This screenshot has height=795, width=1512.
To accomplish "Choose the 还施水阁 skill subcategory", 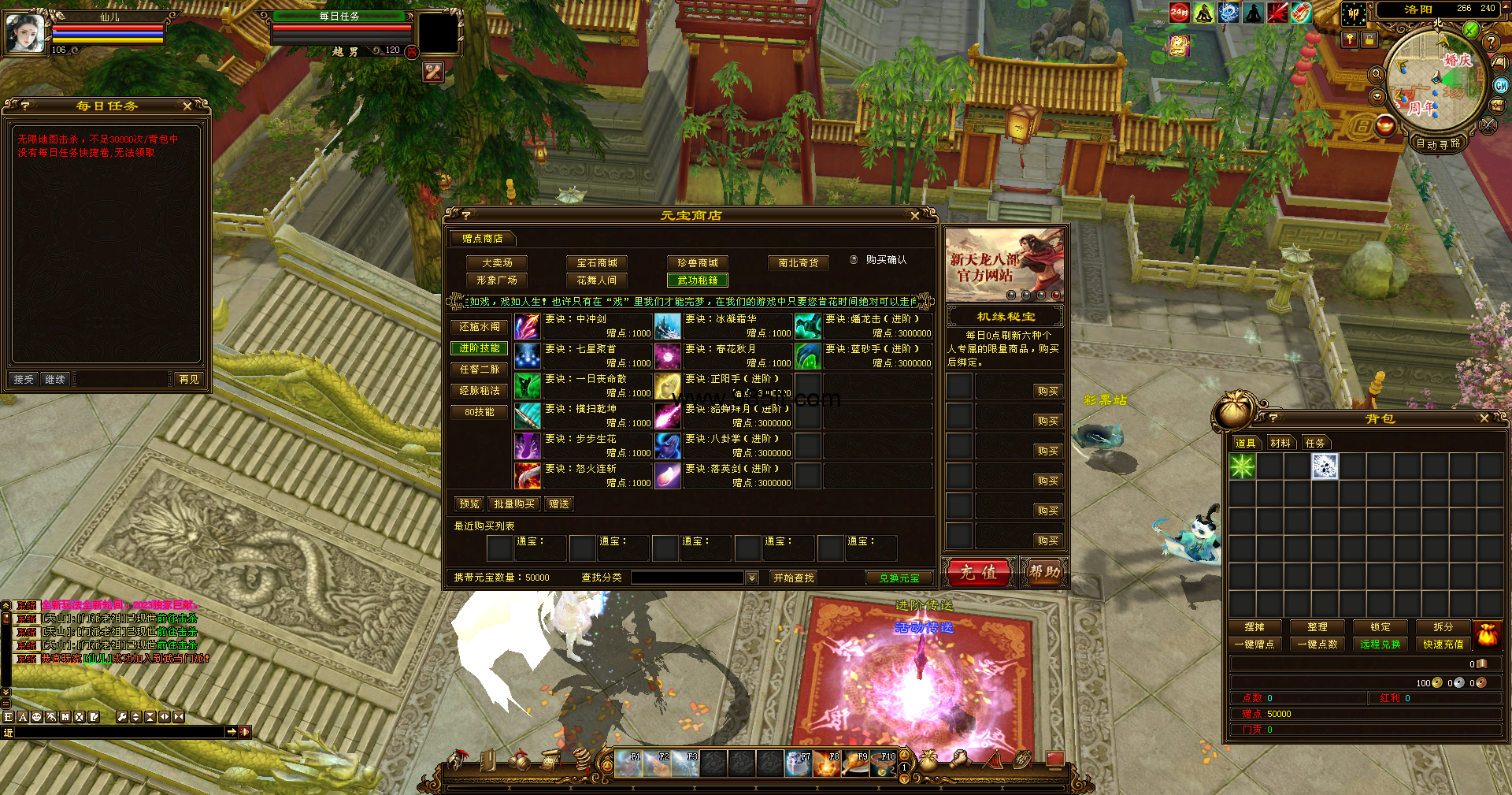I will [479, 326].
